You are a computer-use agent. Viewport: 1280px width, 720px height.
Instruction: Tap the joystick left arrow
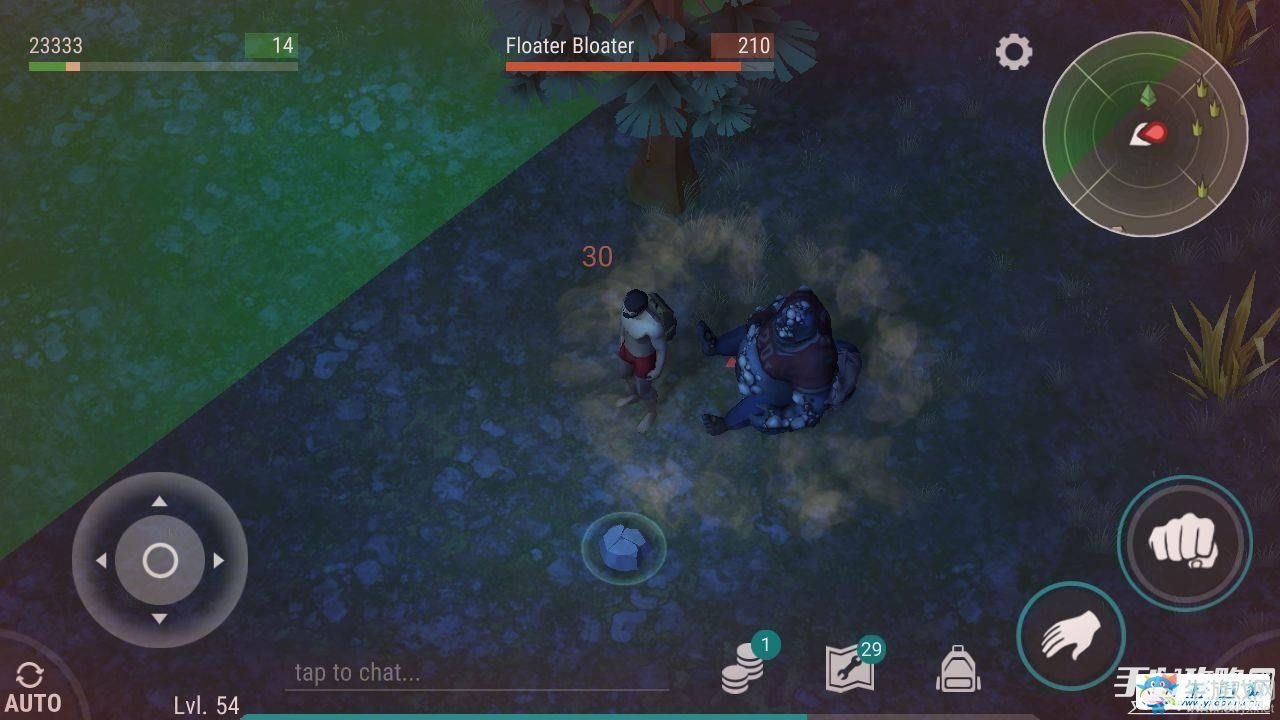[101, 561]
